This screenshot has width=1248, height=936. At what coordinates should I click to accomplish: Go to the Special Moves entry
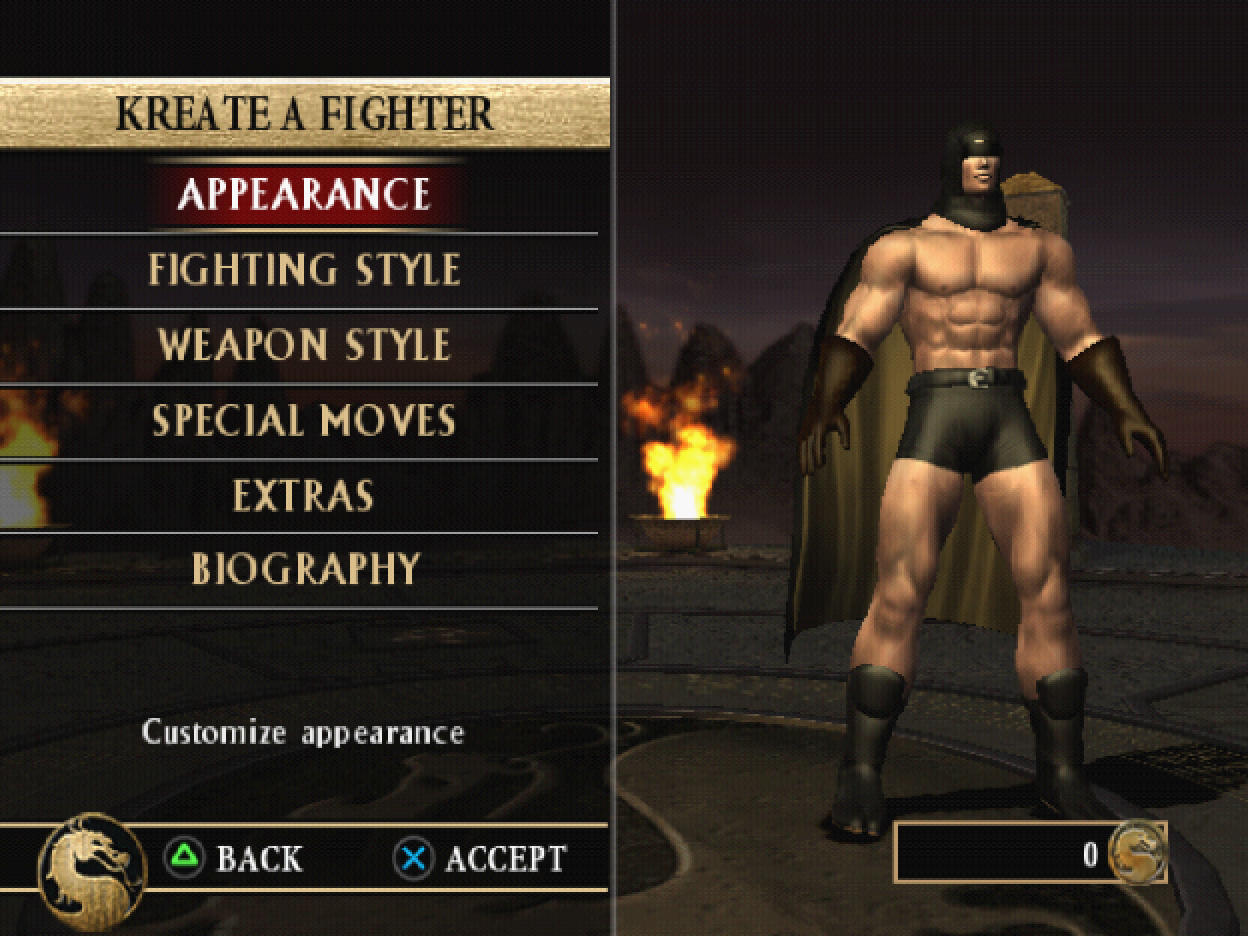pos(304,420)
